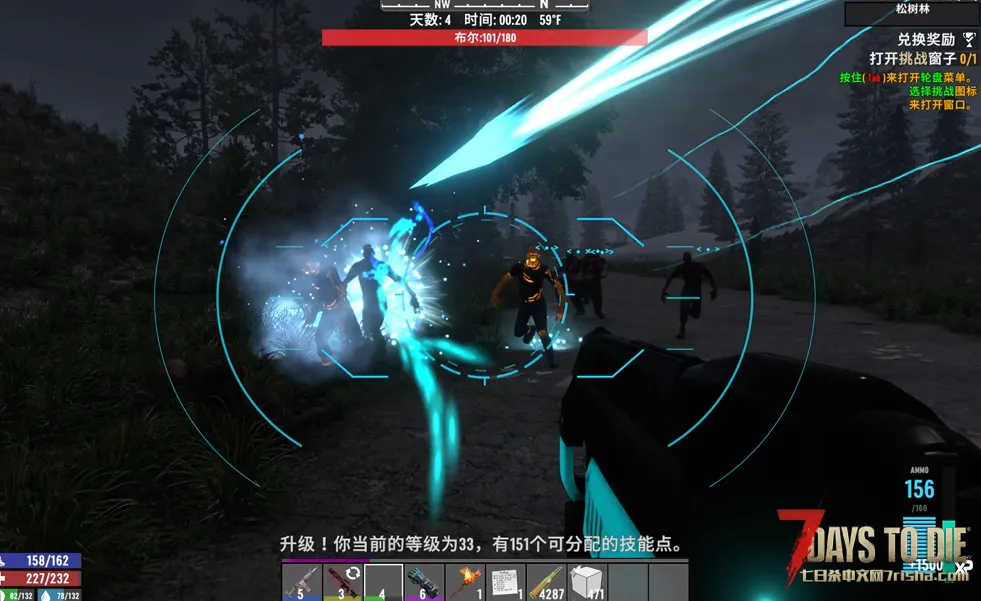The image size is (981, 601).
Task: Click the 兑换奖励 trophy icon
Action: (x=968, y=39)
